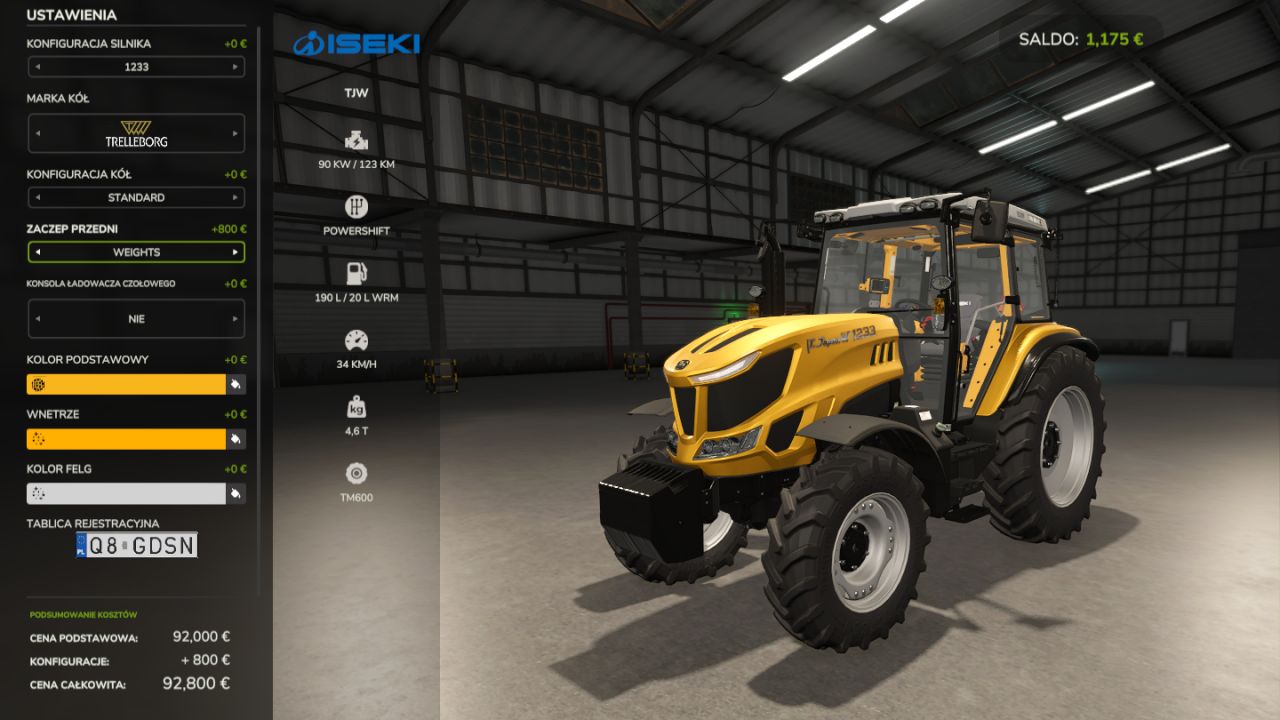Open the base color (Kolor podstawowy) bar
The height and width of the screenshot is (720, 1280).
point(126,384)
